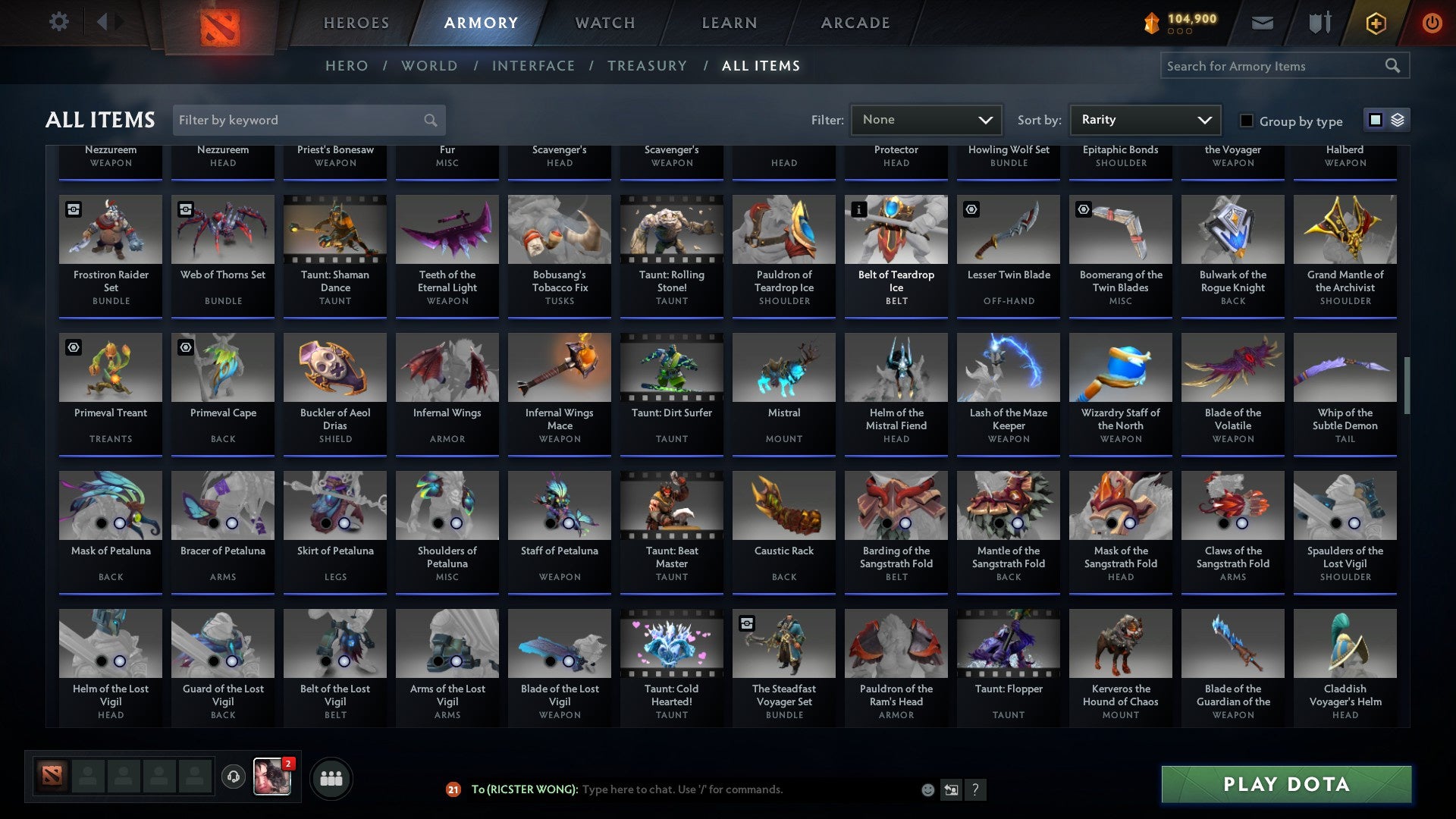The height and width of the screenshot is (819, 1456).
Task: Open the friends list icon
Action: 331,777
